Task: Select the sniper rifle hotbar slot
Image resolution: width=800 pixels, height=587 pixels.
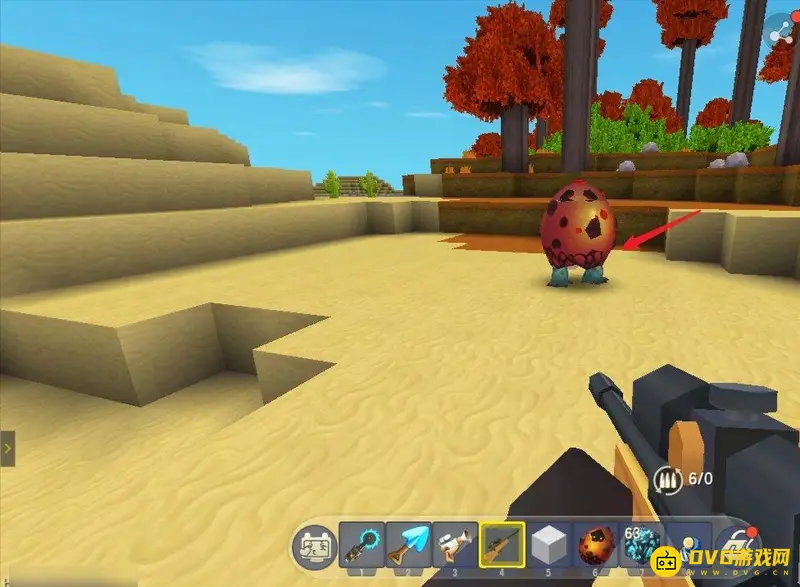Action: tap(502, 547)
